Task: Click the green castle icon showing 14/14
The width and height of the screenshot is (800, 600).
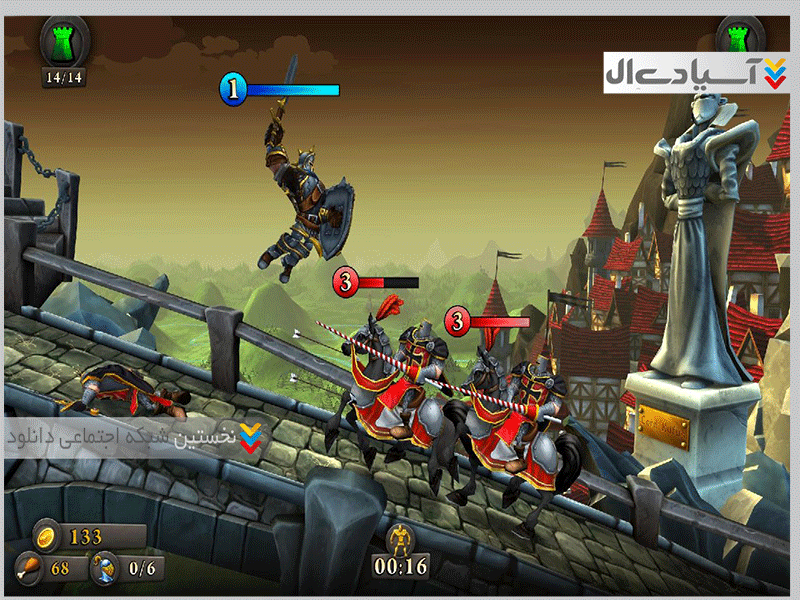Action: [x=64, y=40]
